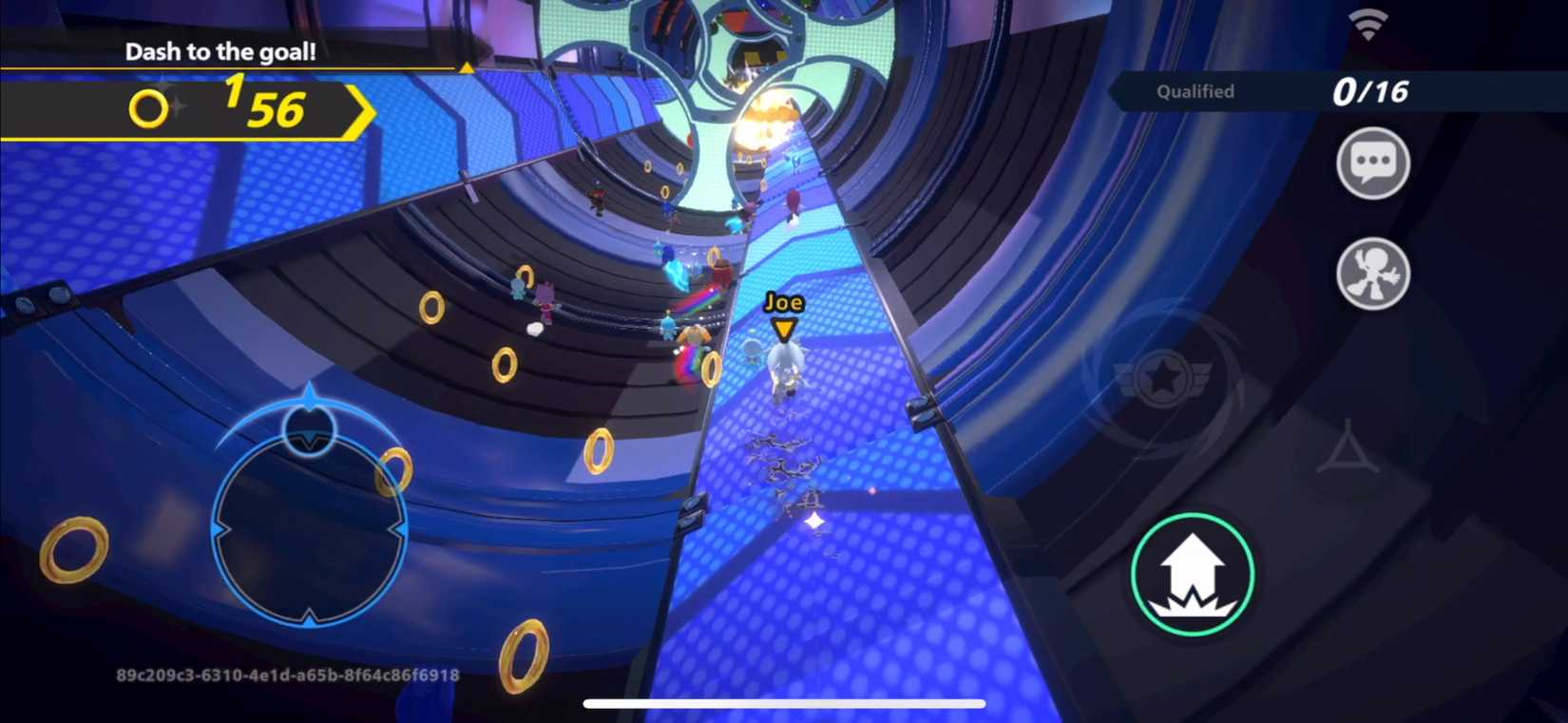Tap the Joe player name tag
The height and width of the screenshot is (723, 1568).
point(782,304)
